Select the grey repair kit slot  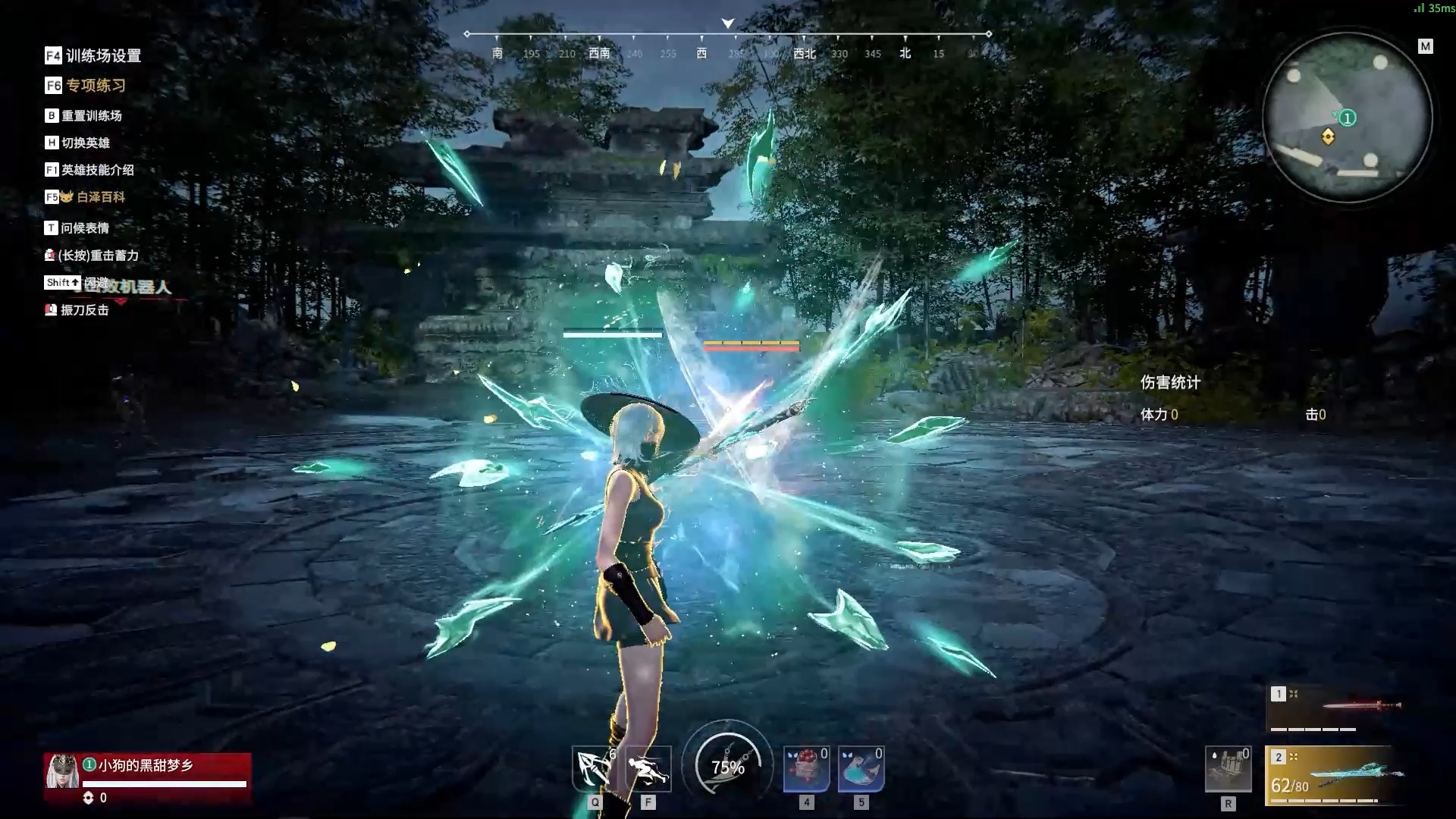point(1228,769)
